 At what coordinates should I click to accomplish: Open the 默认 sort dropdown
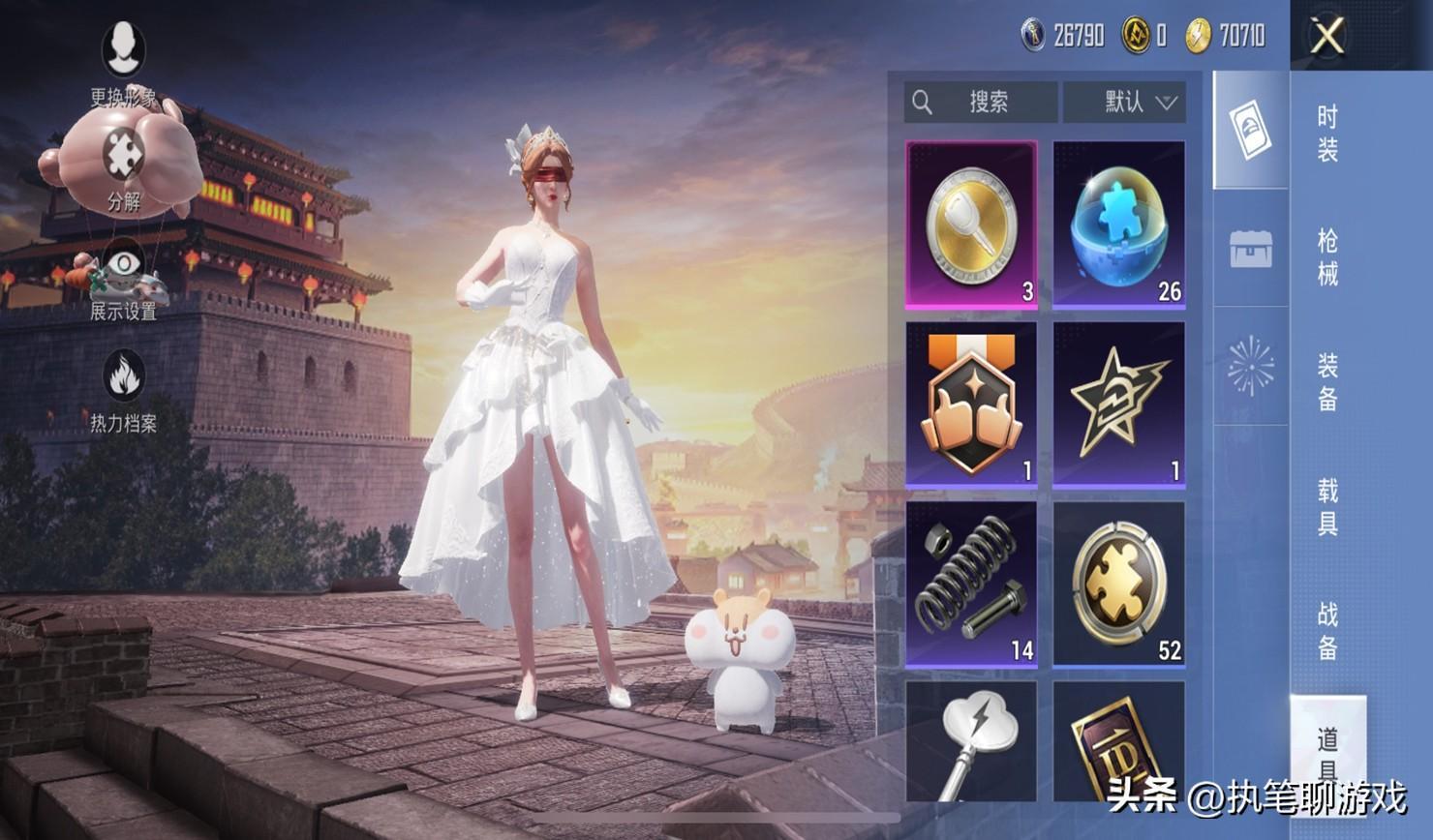tap(1124, 102)
